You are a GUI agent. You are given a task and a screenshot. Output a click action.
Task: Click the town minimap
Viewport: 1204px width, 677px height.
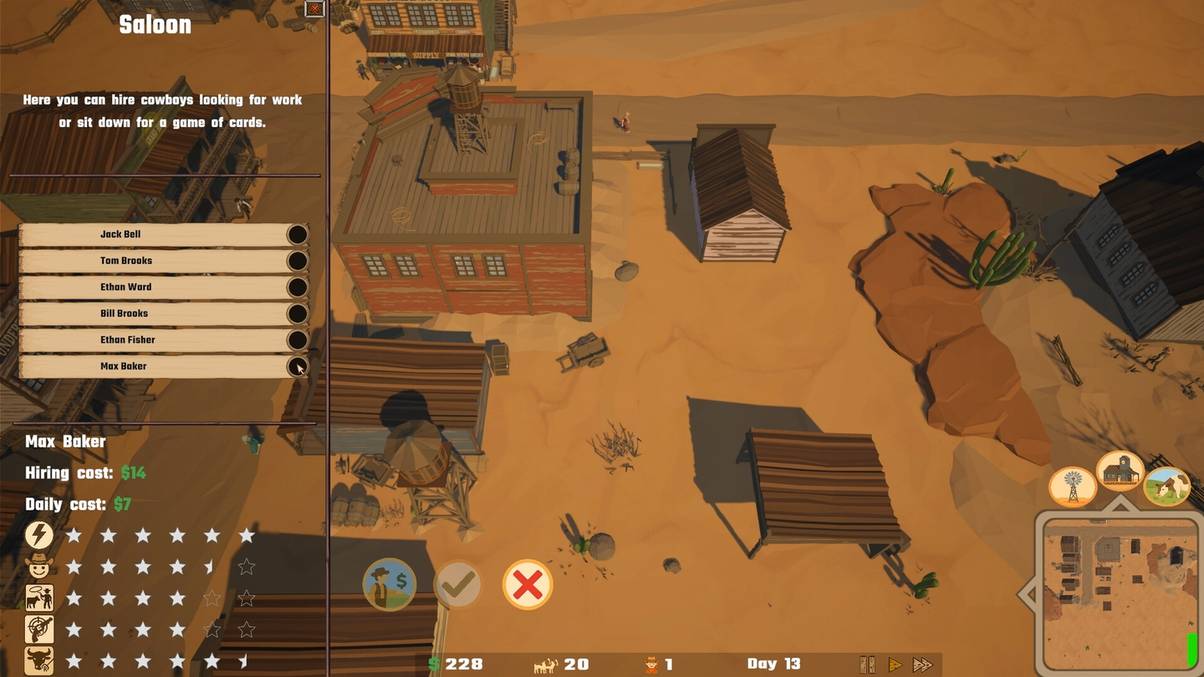tap(1117, 592)
